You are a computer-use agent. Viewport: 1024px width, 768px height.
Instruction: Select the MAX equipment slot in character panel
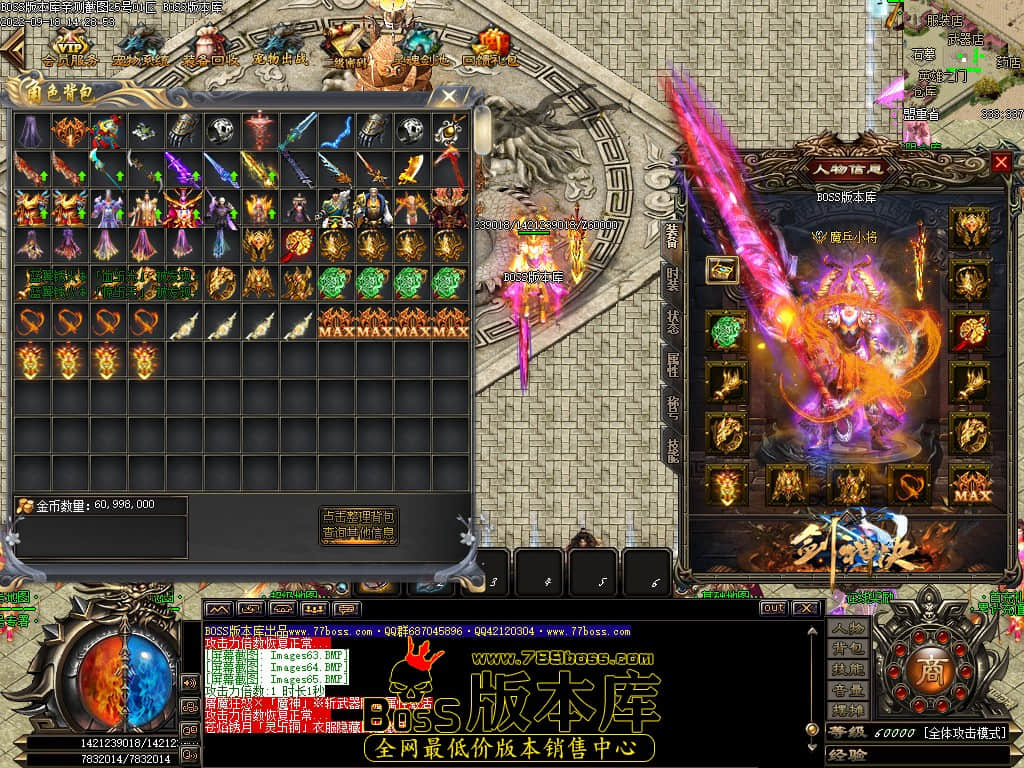coord(969,485)
